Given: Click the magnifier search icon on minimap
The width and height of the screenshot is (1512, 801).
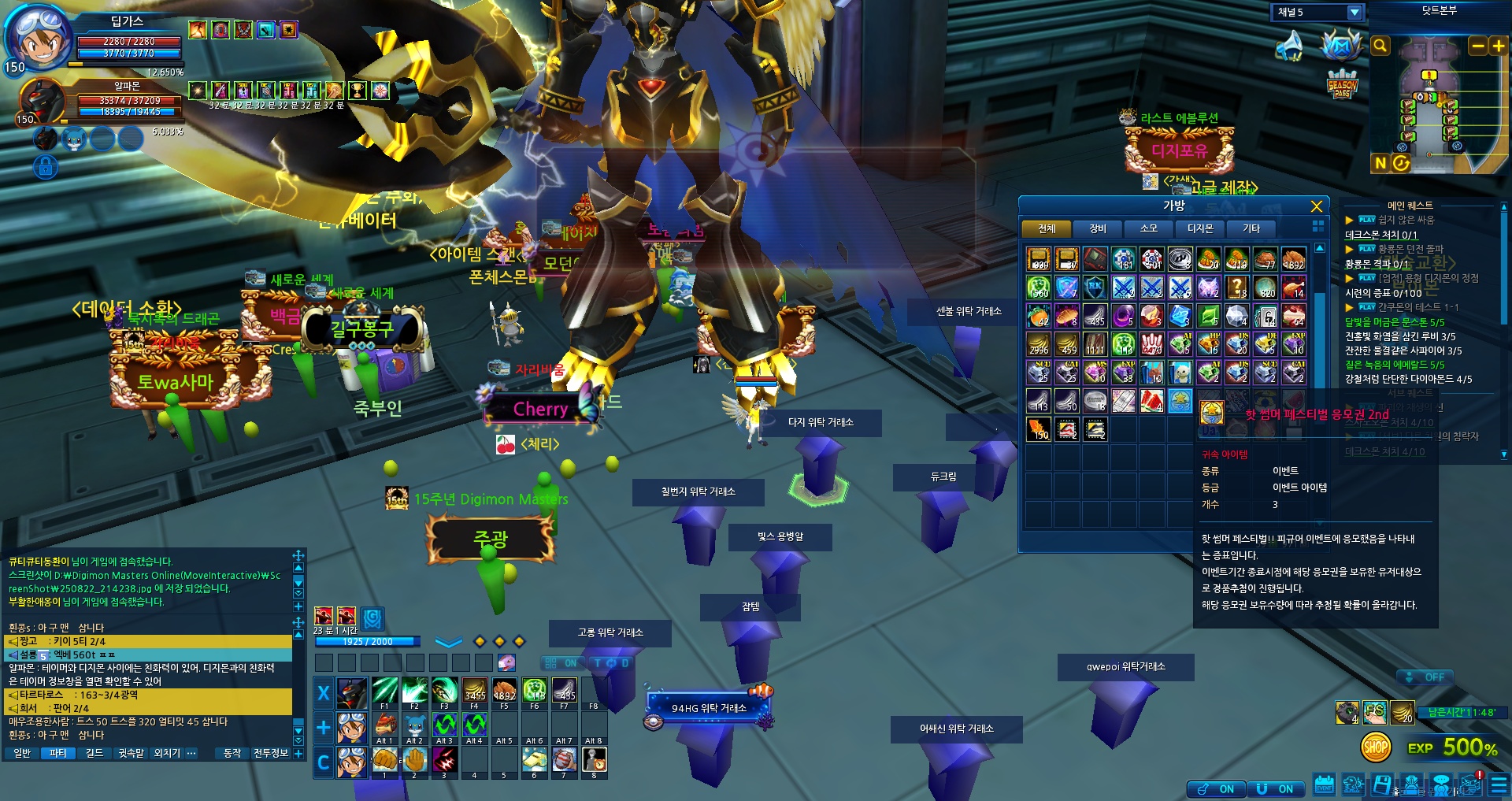Looking at the screenshot, I should click(1380, 46).
